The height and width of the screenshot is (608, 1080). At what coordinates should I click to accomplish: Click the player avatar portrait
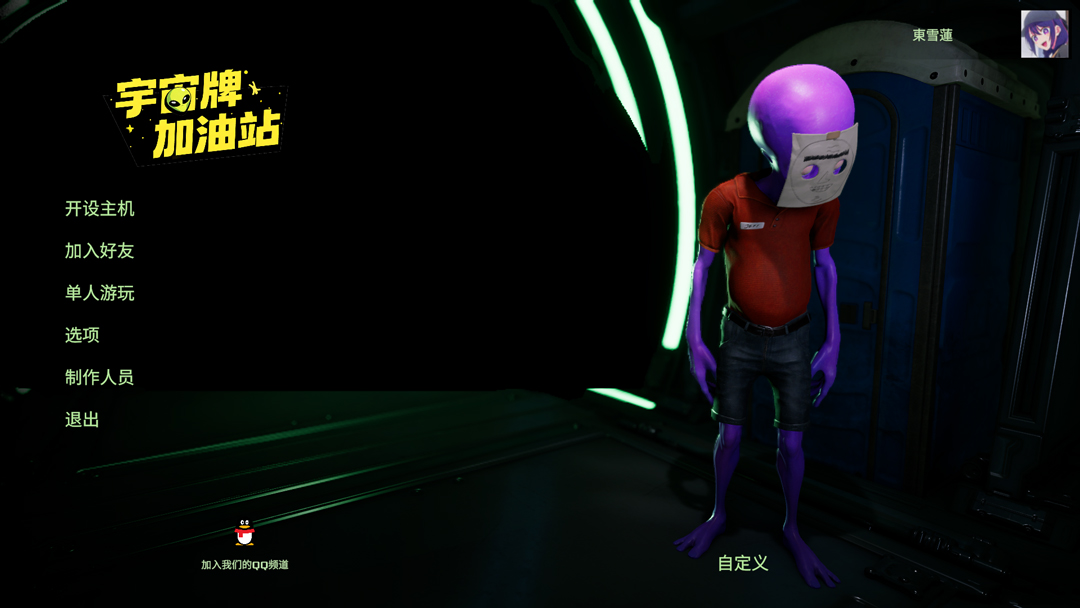(1044, 34)
